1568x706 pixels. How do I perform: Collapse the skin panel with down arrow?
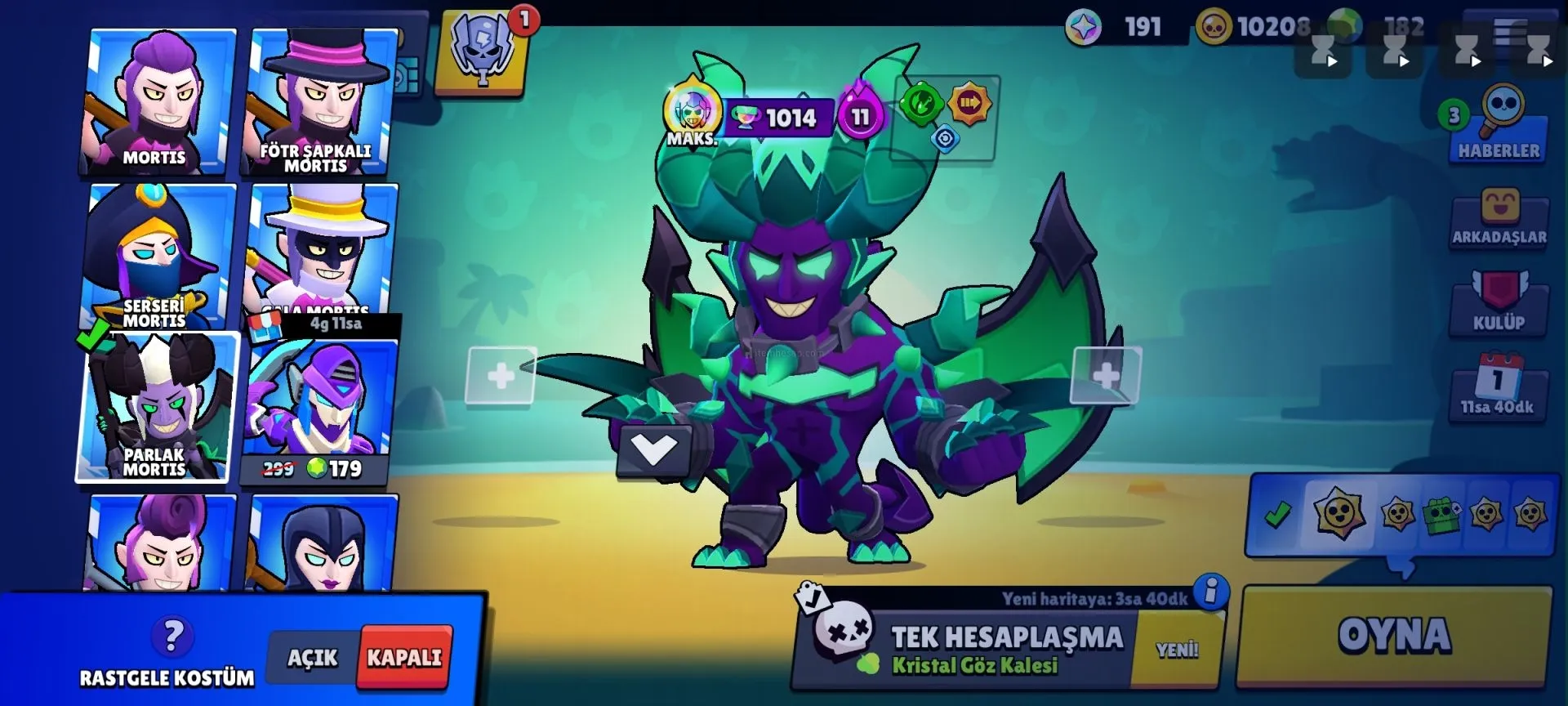[654, 449]
